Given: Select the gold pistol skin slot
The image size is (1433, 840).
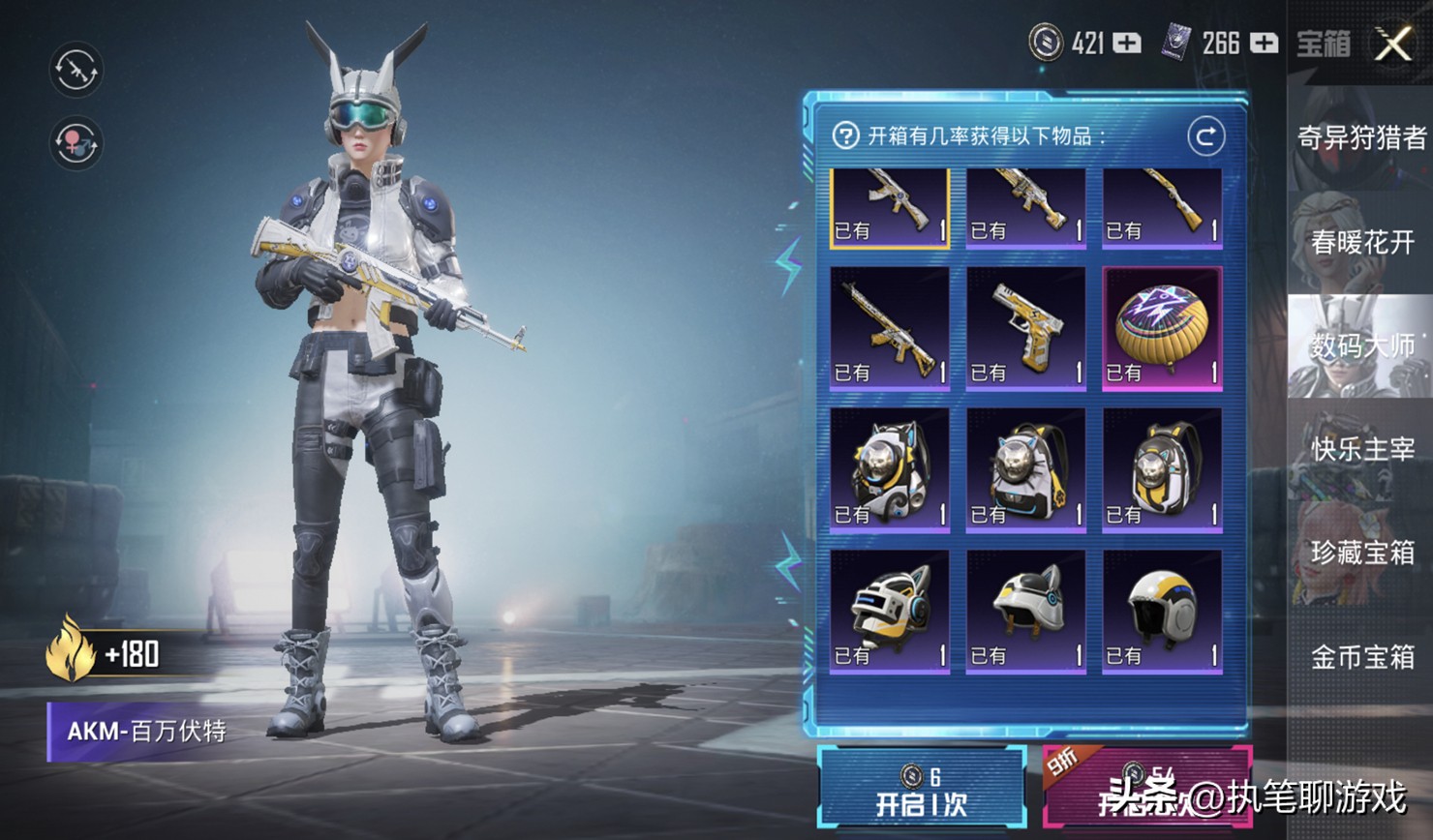Looking at the screenshot, I should tap(1025, 329).
